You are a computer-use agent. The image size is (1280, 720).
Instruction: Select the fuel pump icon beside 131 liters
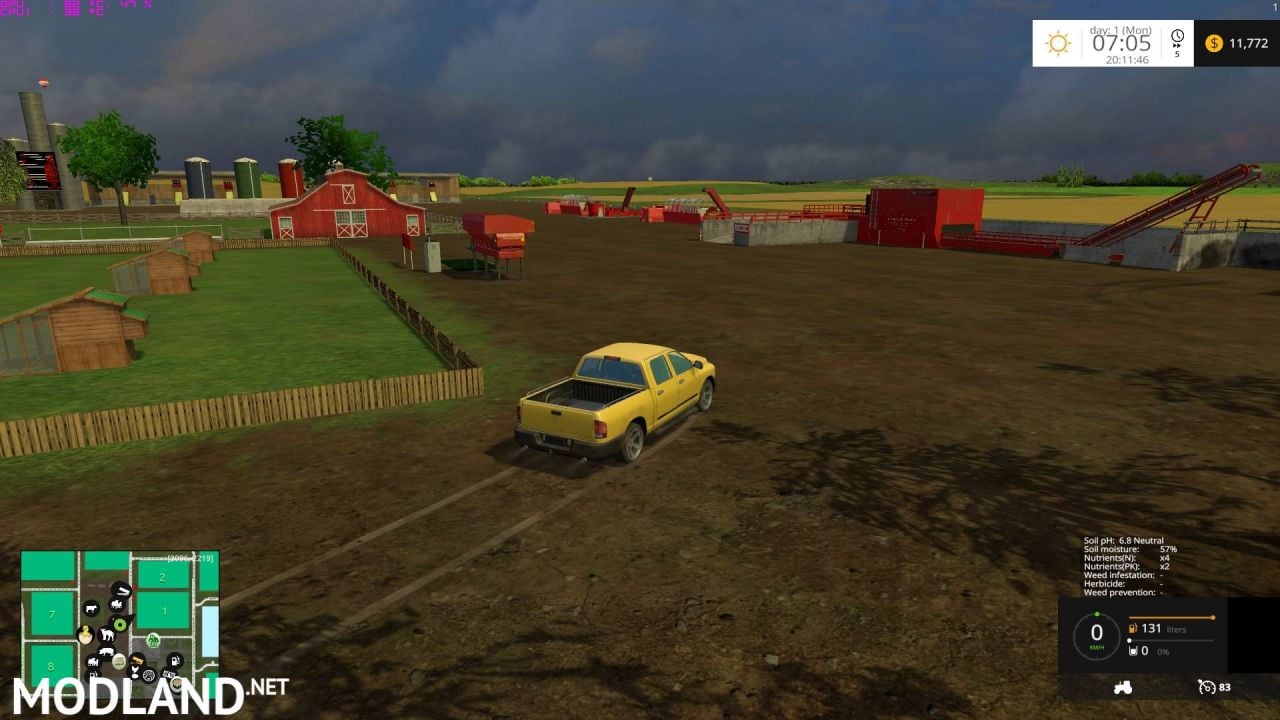[1133, 628]
